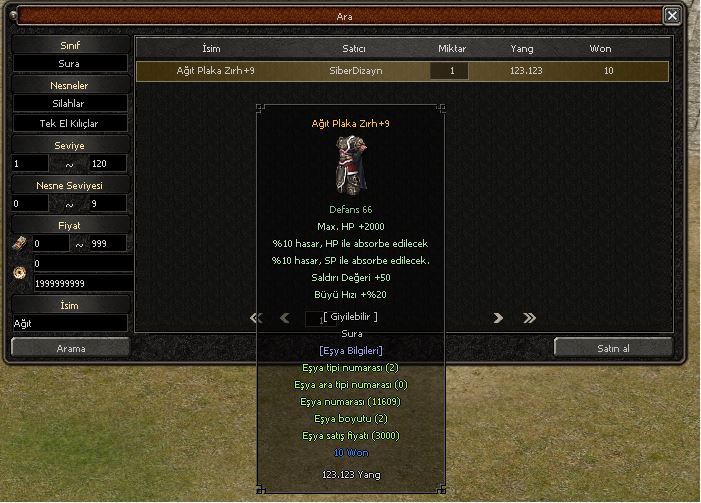Jump to the last results page arrow
The width and height of the screenshot is (701, 503).
[529, 318]
